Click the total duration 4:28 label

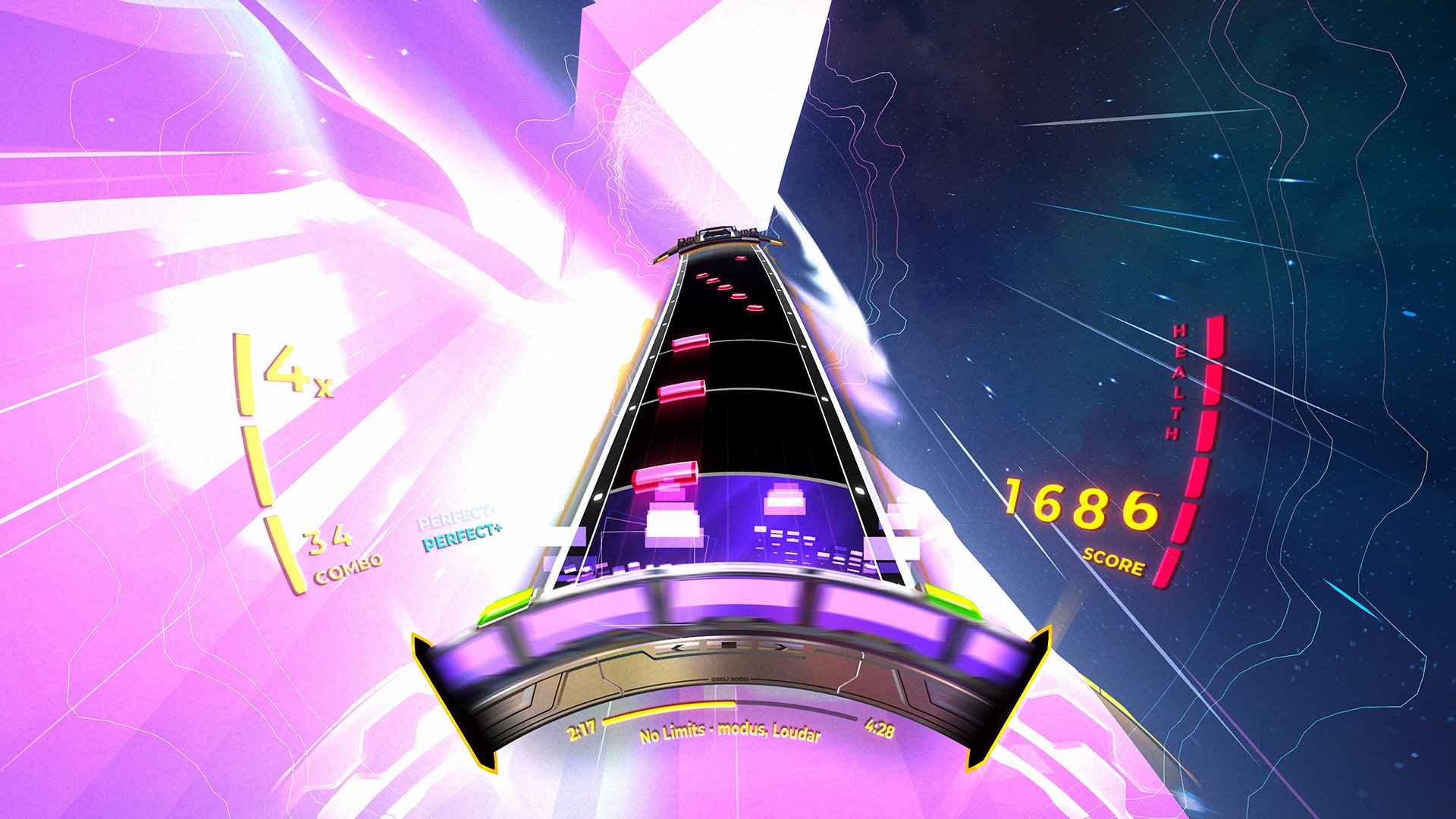(x=878, y=730)
